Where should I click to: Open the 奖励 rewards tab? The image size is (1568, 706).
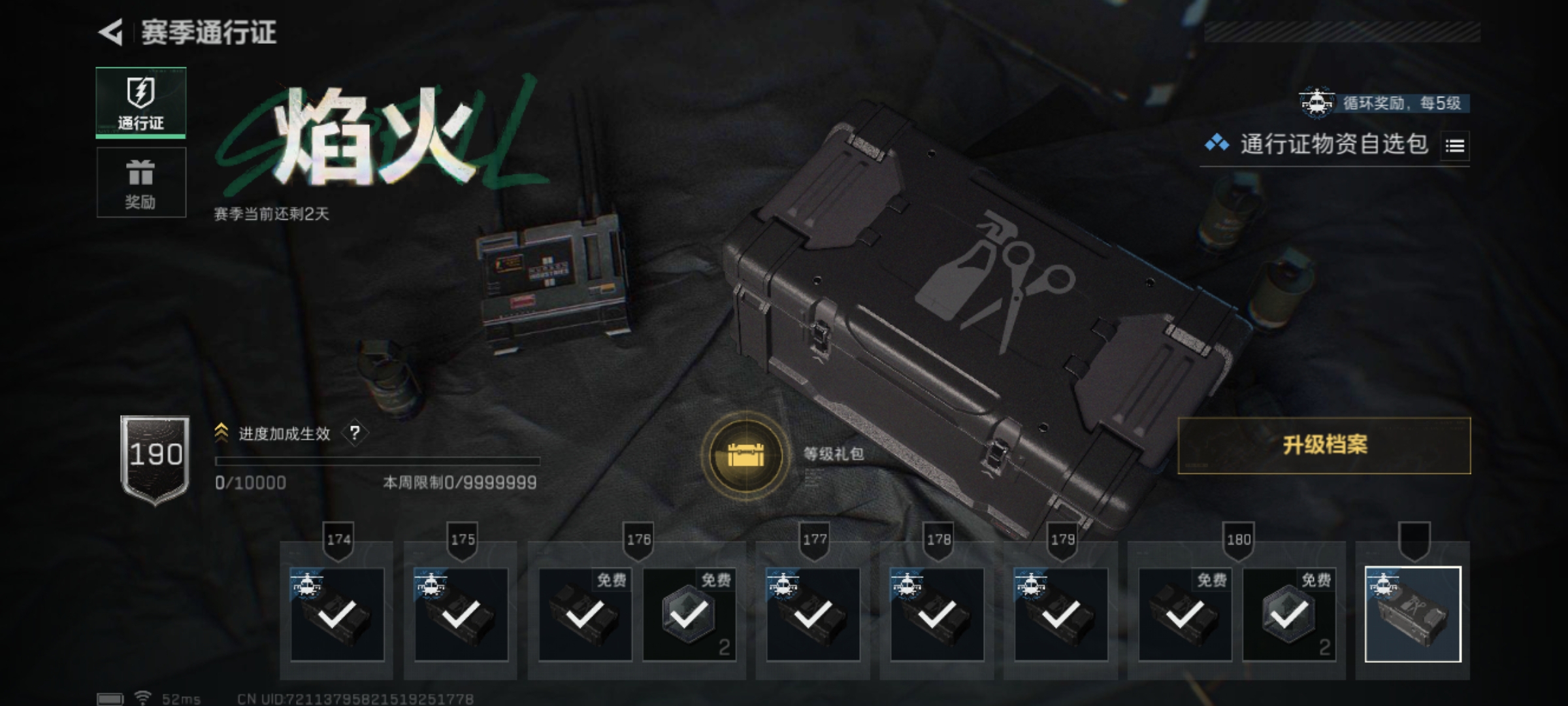[x=141, y=182]
